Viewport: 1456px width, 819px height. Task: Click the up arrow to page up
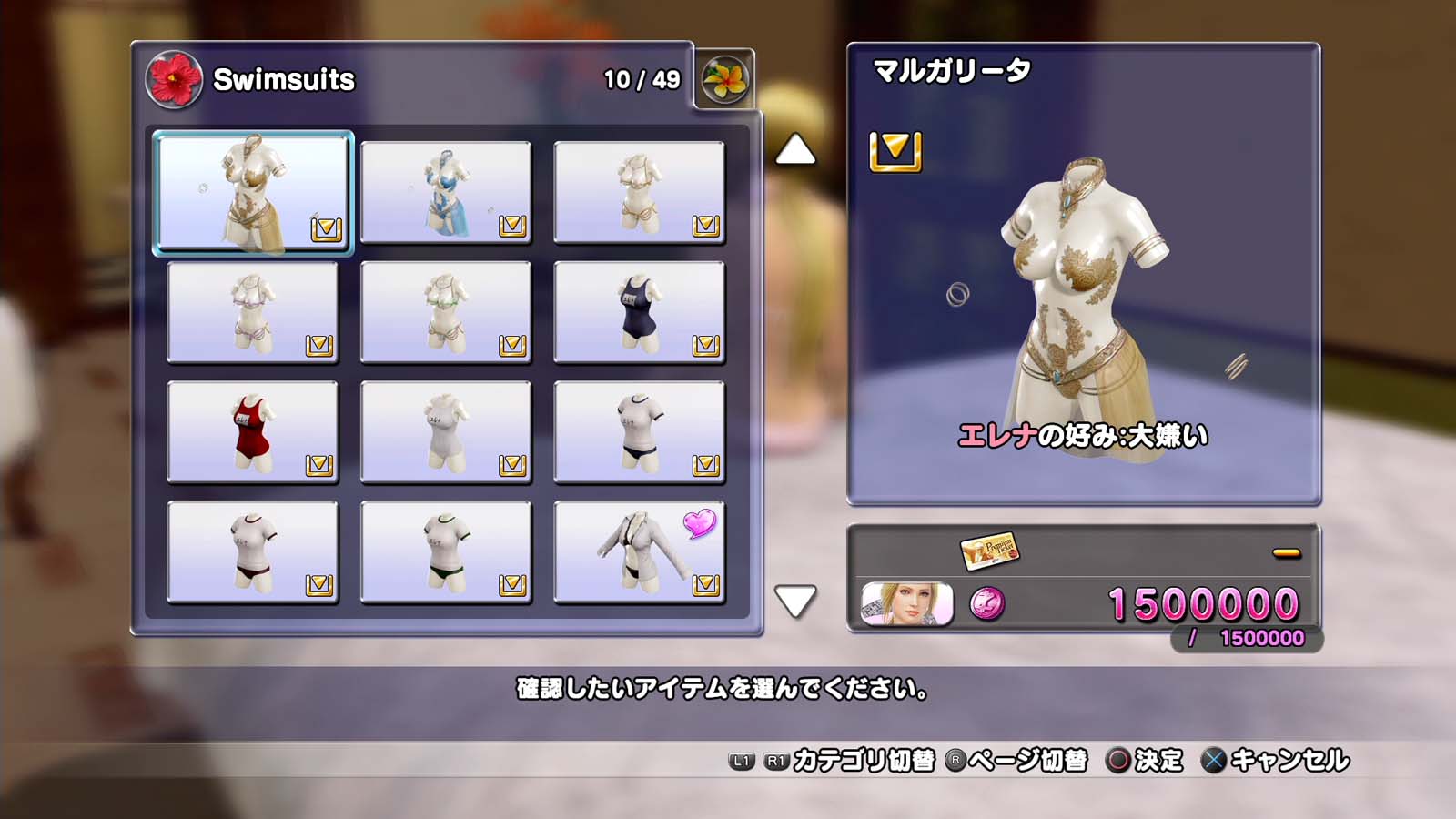click(x=794, y=150)
